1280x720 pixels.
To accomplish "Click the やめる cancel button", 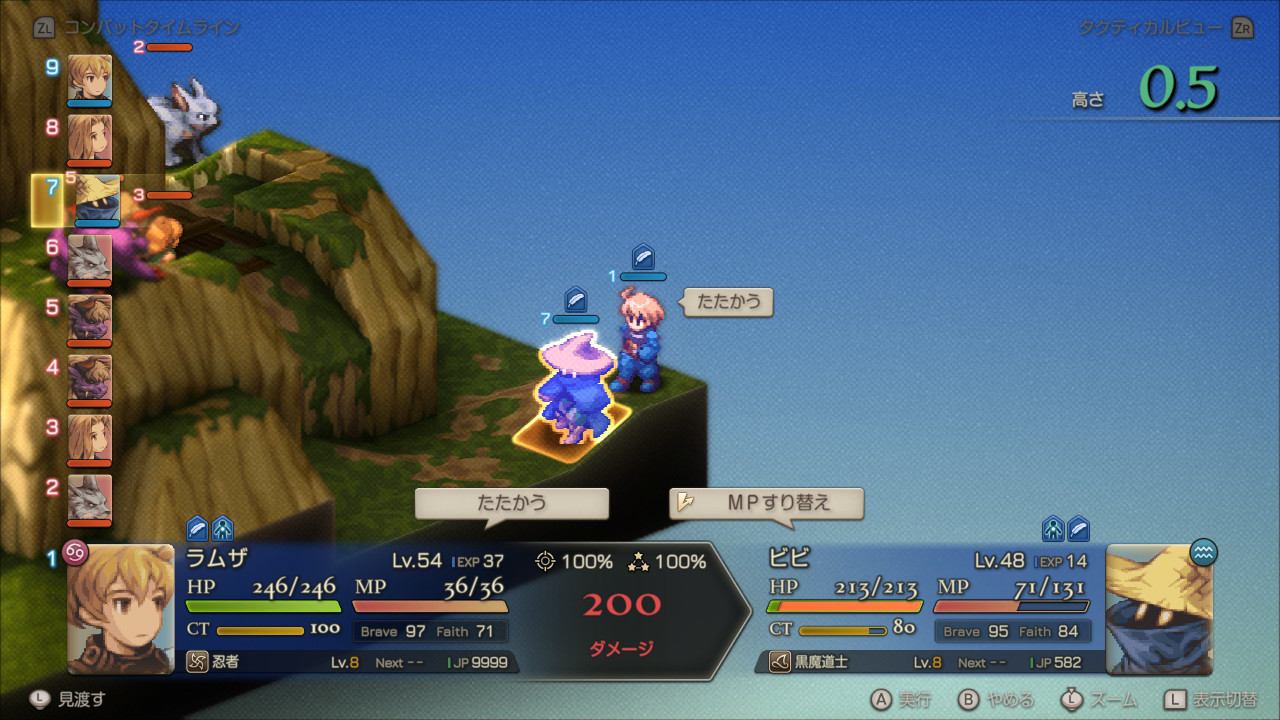I will point(996,699).
